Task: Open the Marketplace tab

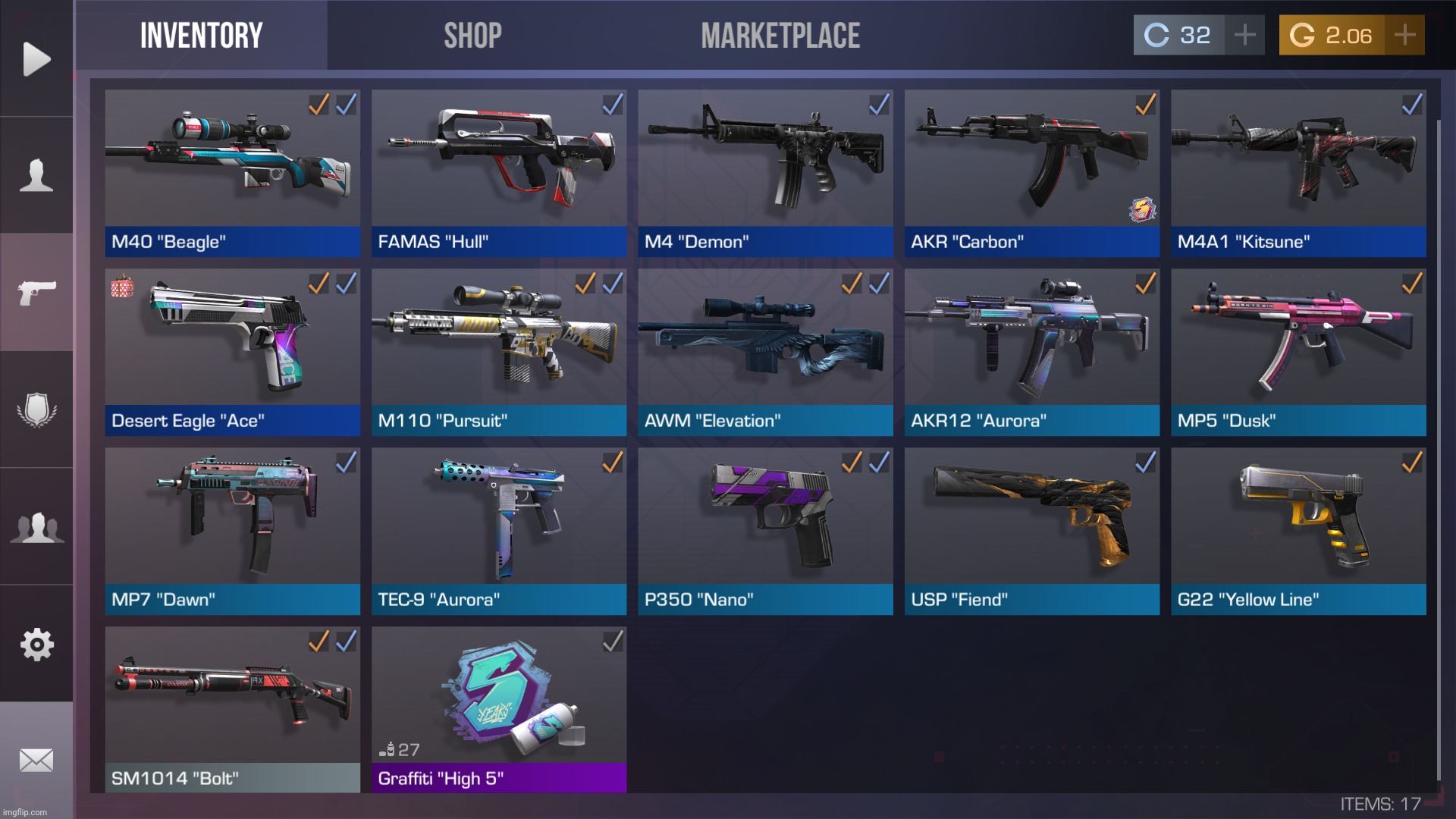Action: click(x=780, y=34)
